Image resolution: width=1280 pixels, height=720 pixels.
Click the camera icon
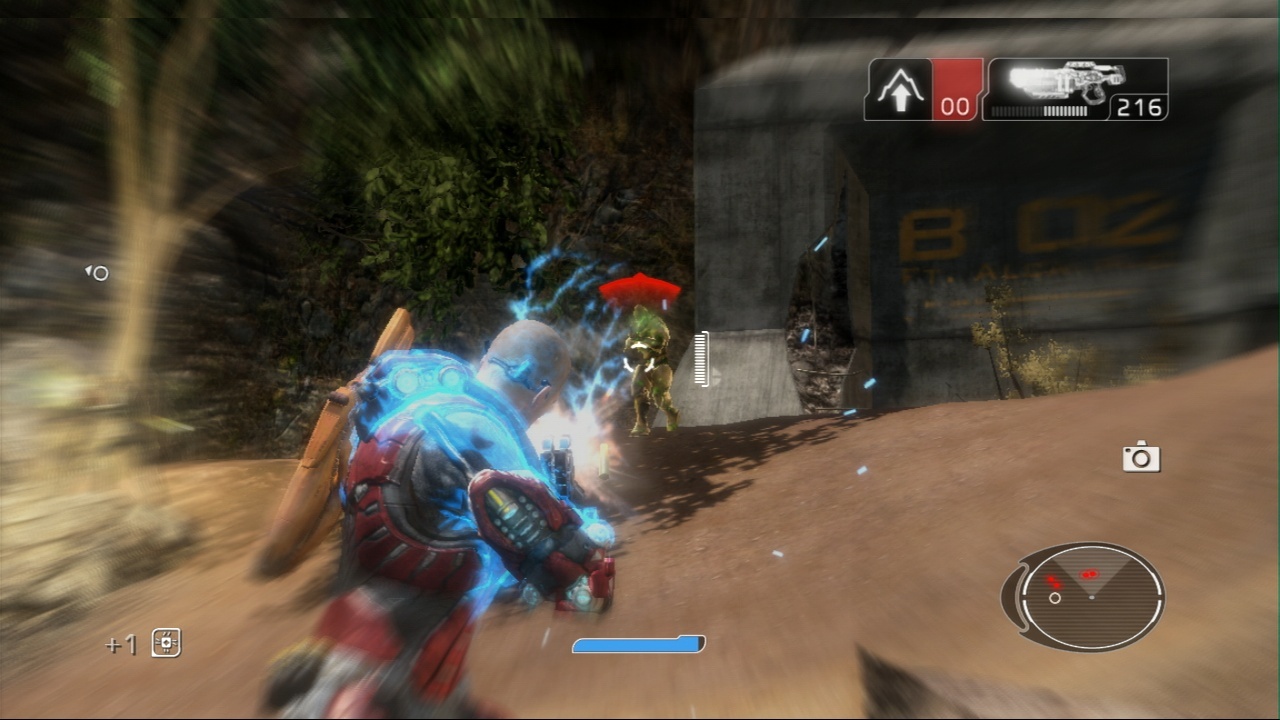[x=1140, y=458]
